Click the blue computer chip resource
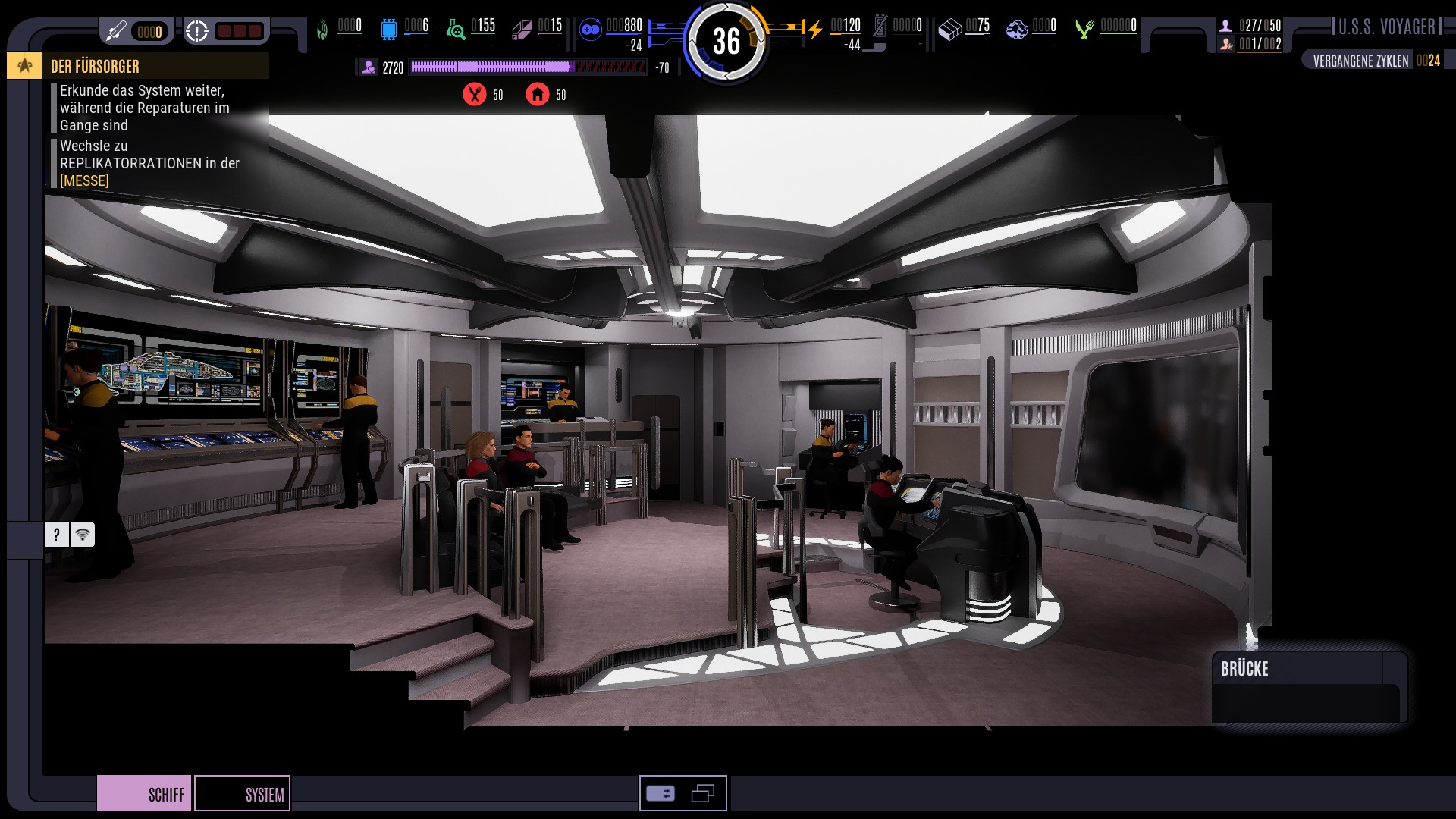Viewport: 1456px width, 819px height. pyautogui.click(x=389, y=30)
